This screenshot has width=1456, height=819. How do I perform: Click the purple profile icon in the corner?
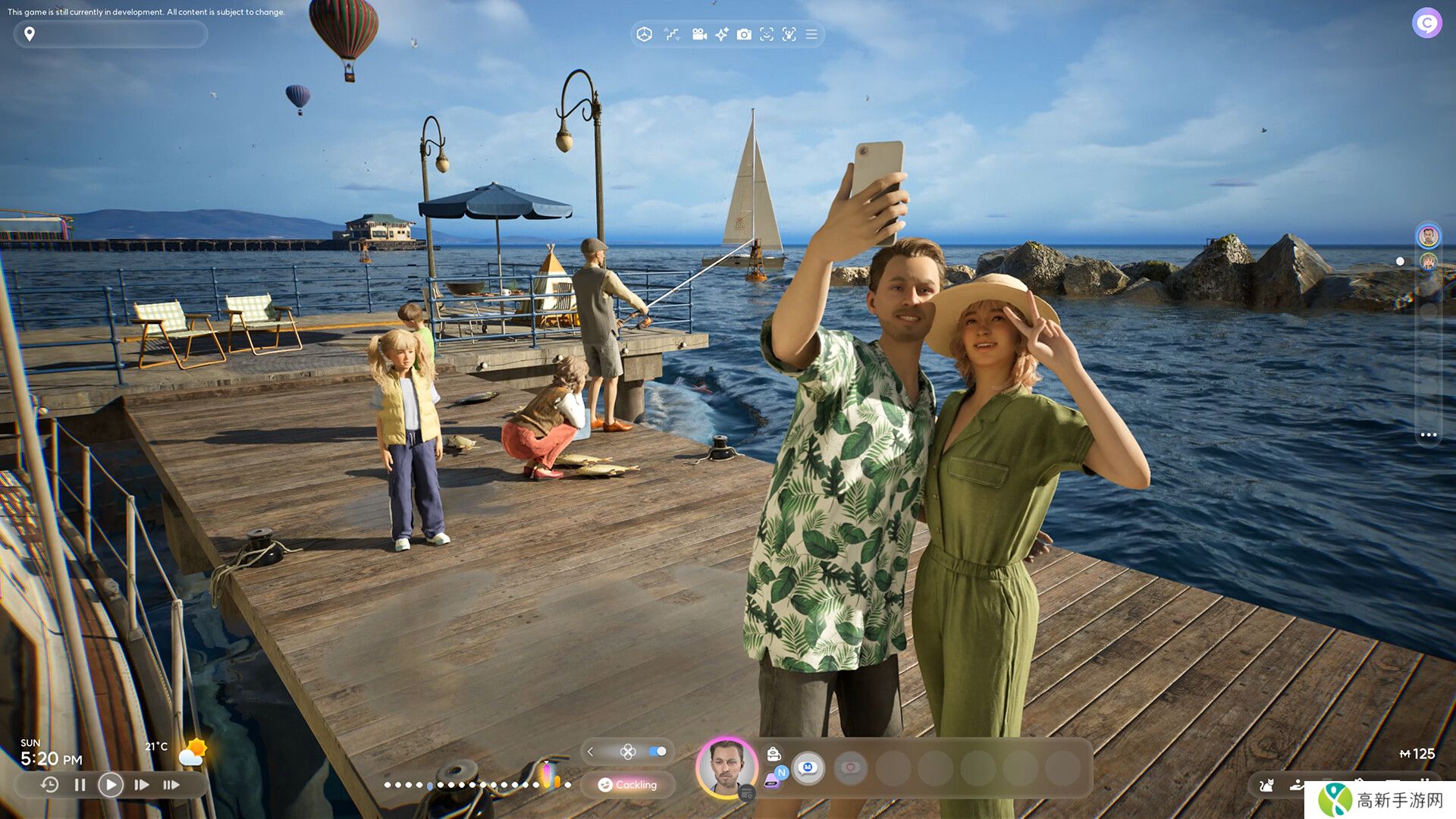click(x=1426, y=23)
